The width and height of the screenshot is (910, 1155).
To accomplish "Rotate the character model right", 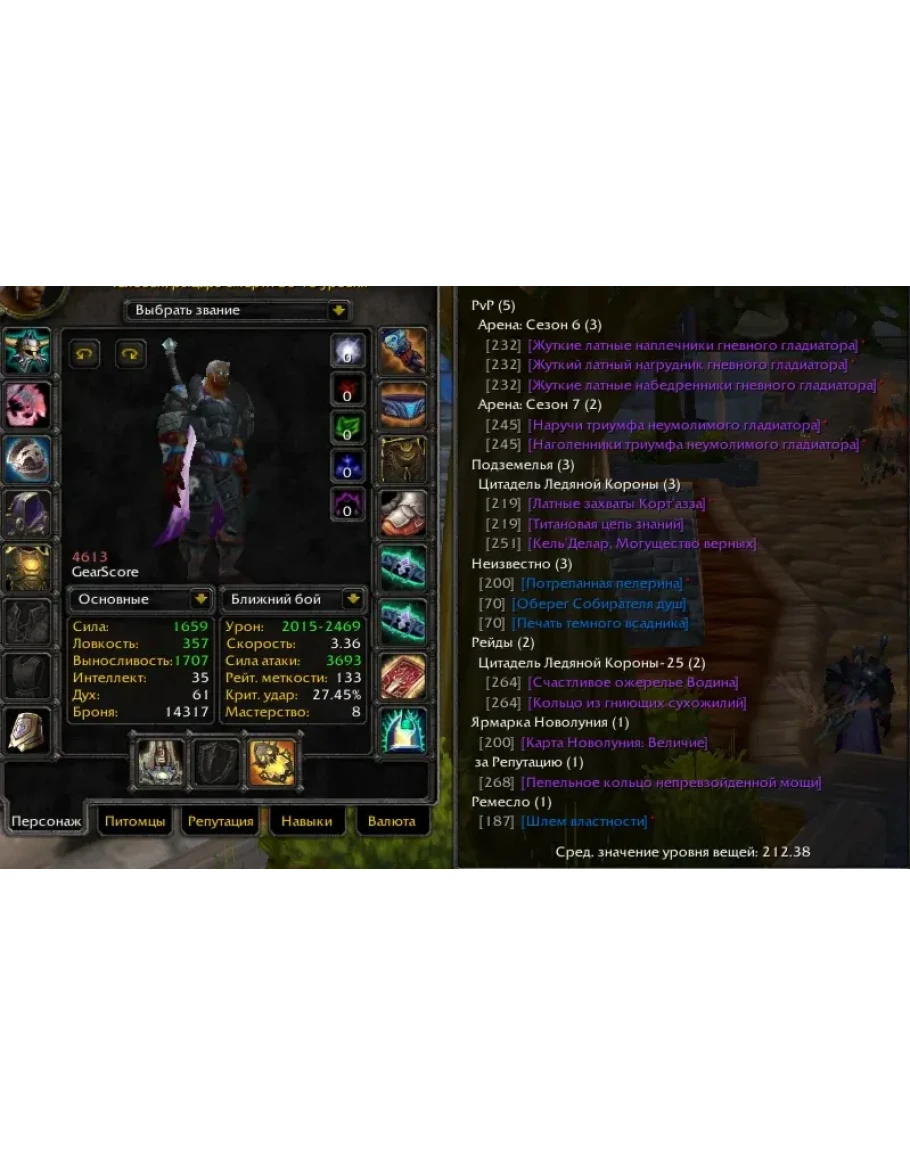I will click(x=131, y=354).
